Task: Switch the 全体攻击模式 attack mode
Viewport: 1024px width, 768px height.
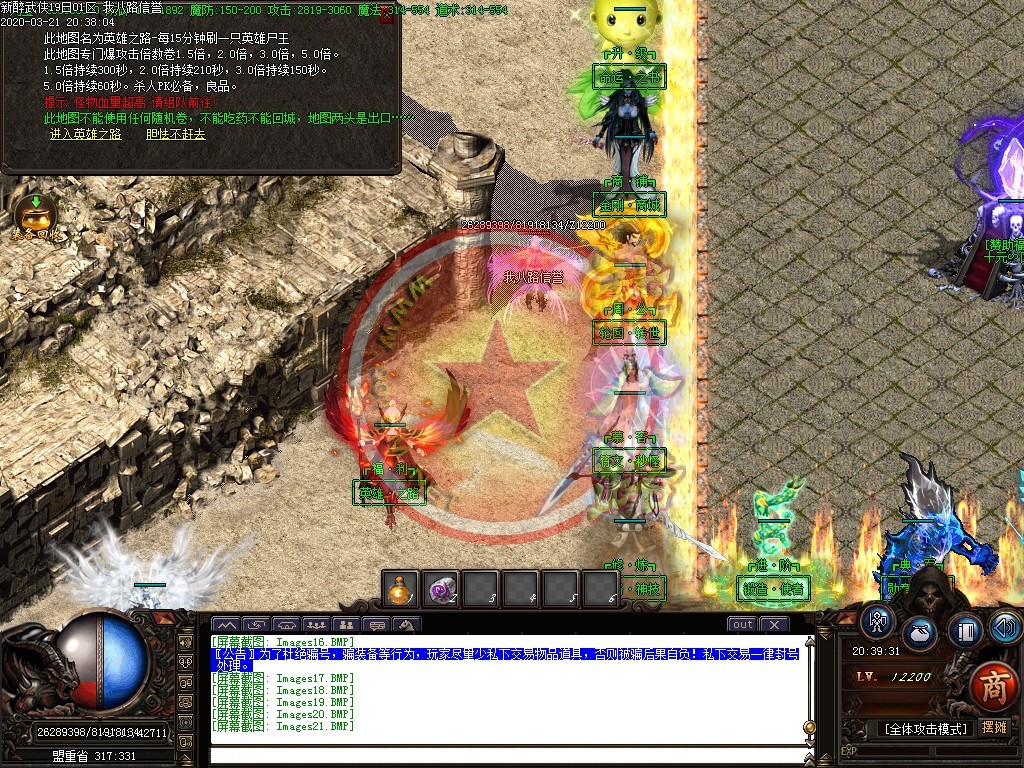Action: 924,729
